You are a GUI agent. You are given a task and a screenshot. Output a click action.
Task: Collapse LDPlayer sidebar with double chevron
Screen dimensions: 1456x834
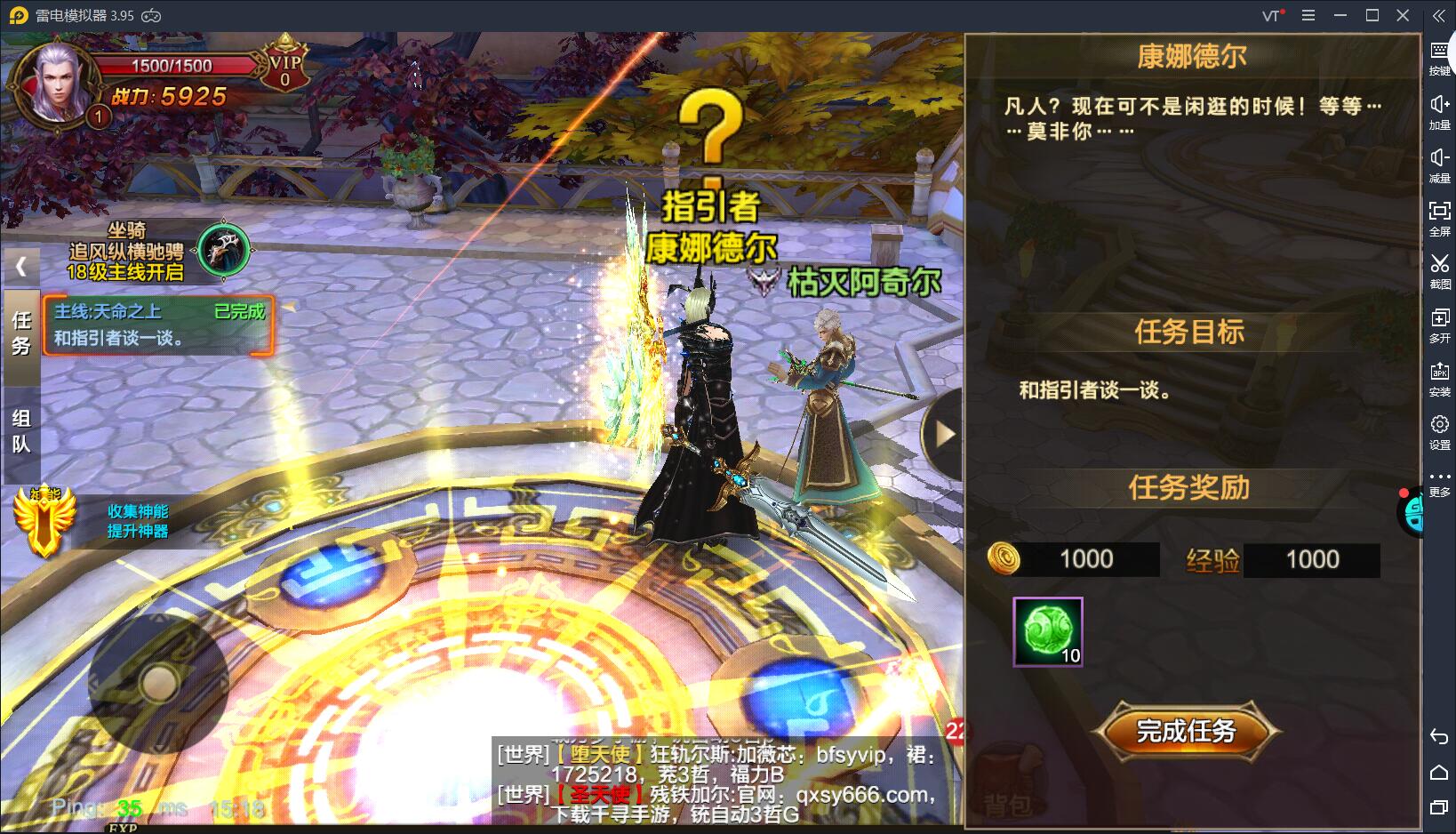(x=1438, y=15)
